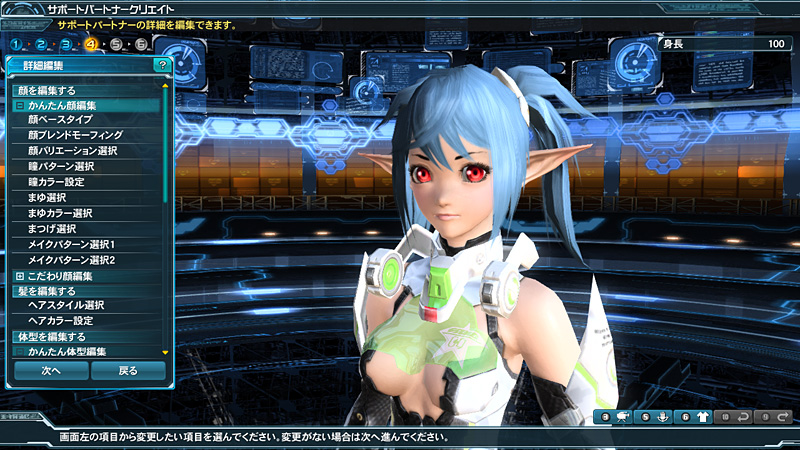Choose まゆ選択 eyebrow option
Screen dimensions: 800x450
click(47, 198)
